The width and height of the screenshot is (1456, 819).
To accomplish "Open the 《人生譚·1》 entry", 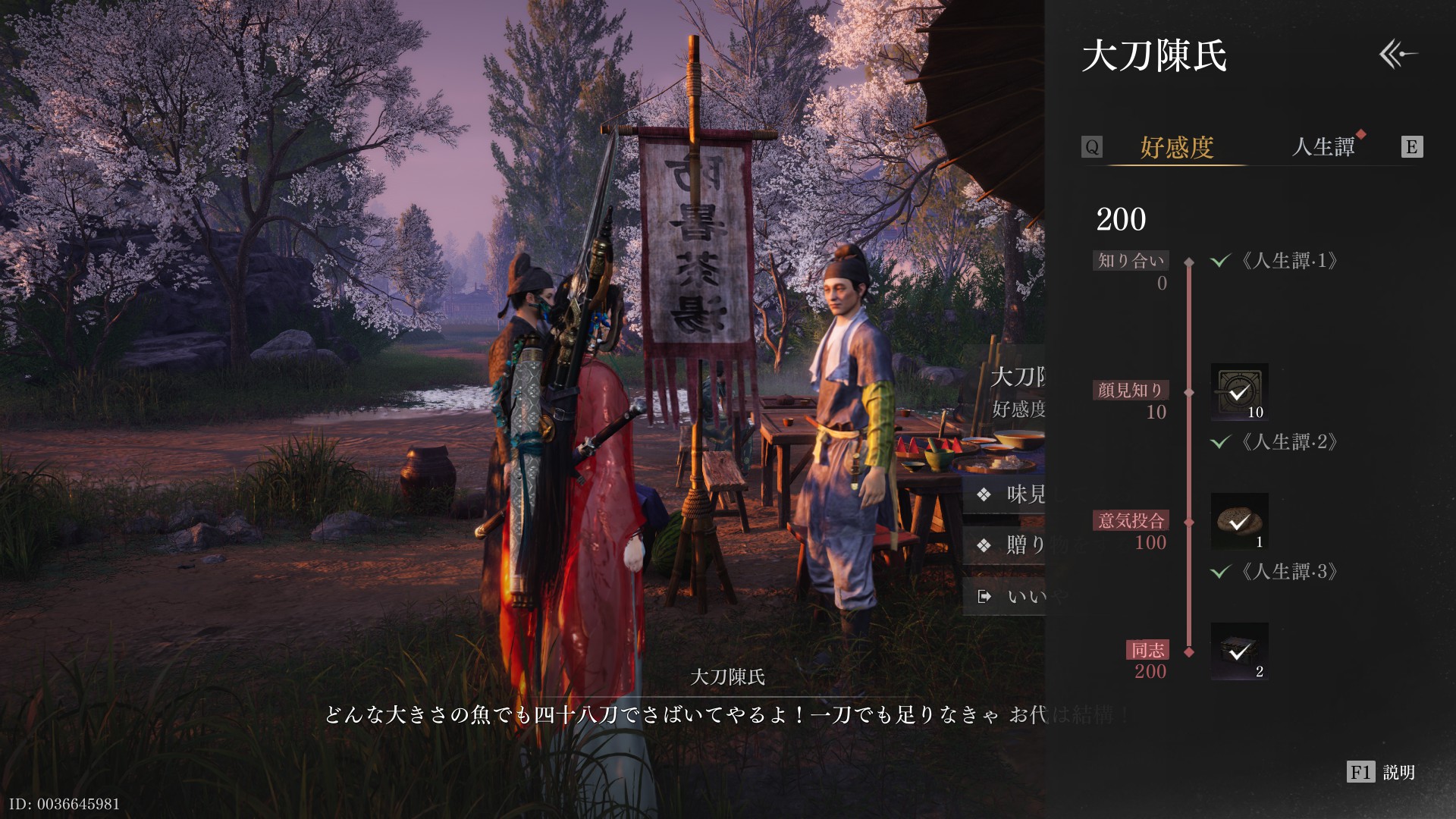I will (x=1288, y=261).
